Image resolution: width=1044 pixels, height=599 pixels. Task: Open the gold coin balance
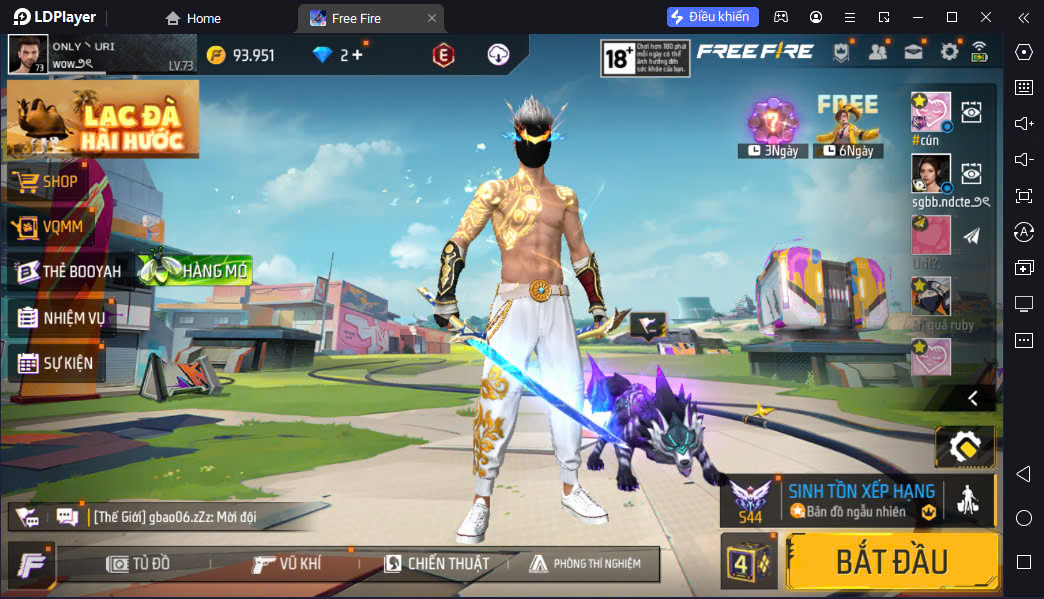241,55
